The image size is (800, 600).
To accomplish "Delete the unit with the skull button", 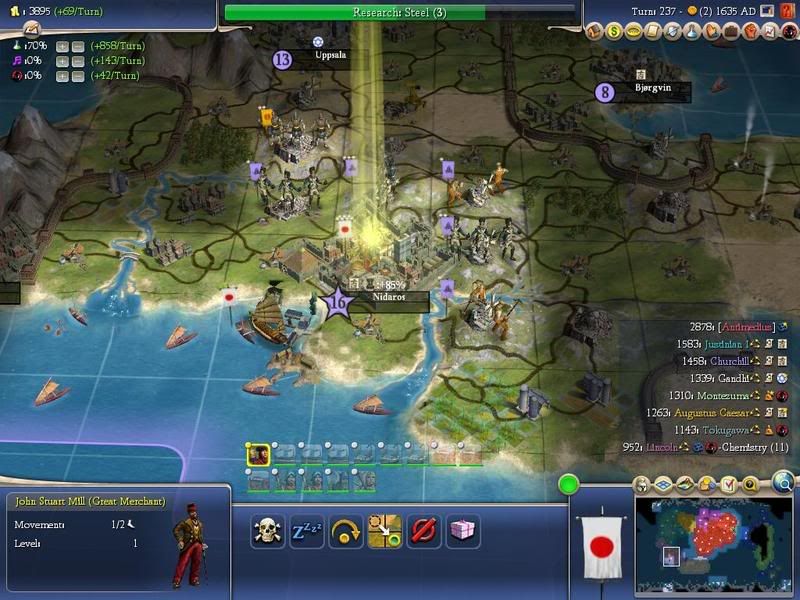I will [x=267, y=531].
